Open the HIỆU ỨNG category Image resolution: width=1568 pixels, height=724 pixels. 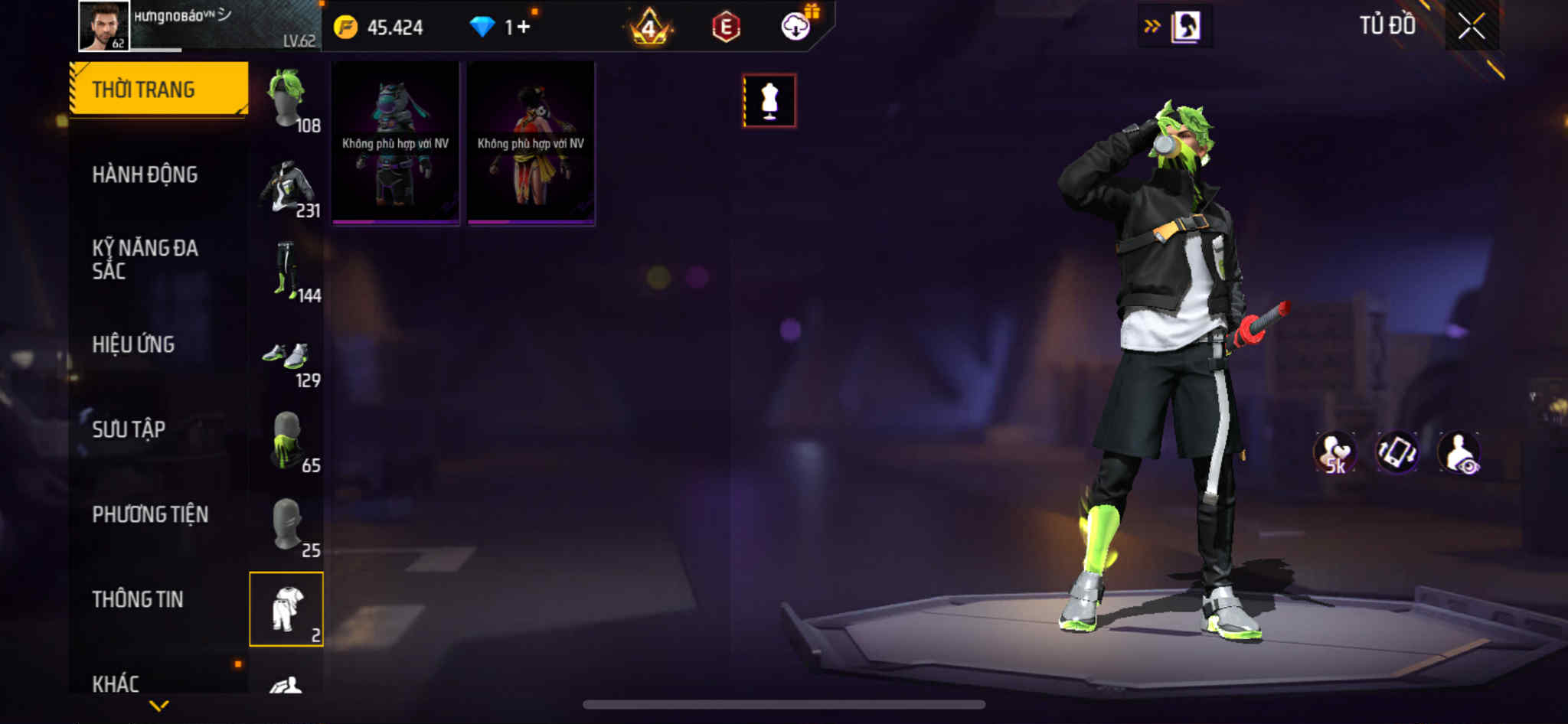tap(134, 344)
